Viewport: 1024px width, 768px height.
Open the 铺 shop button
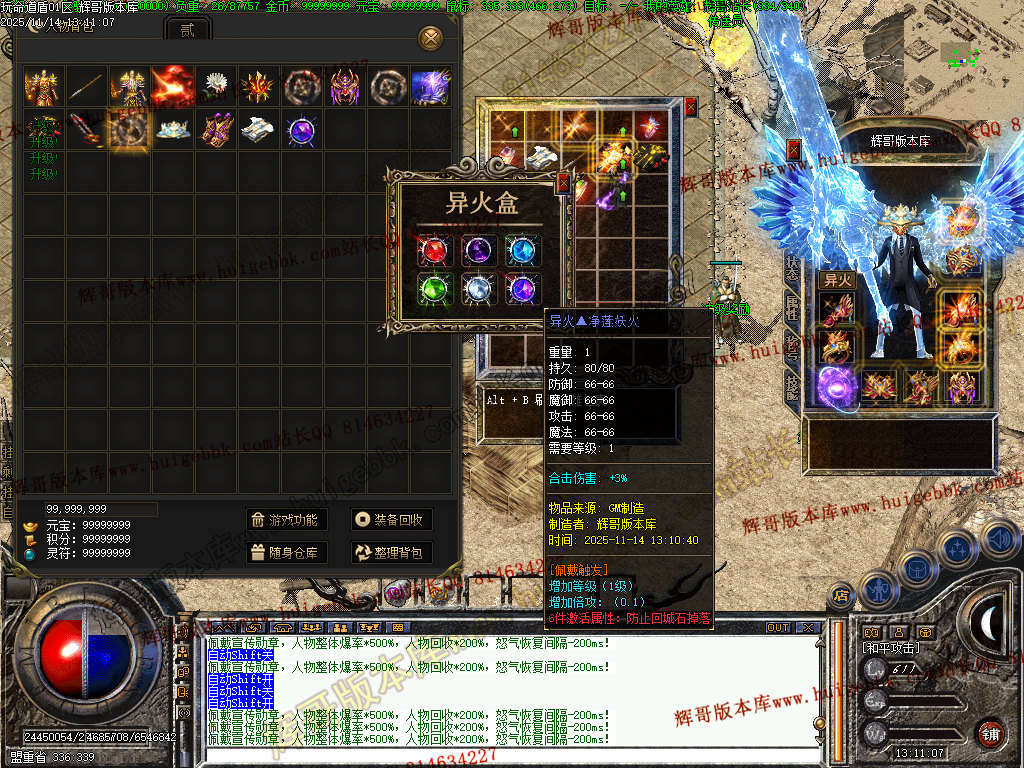(x=990, y=733)
